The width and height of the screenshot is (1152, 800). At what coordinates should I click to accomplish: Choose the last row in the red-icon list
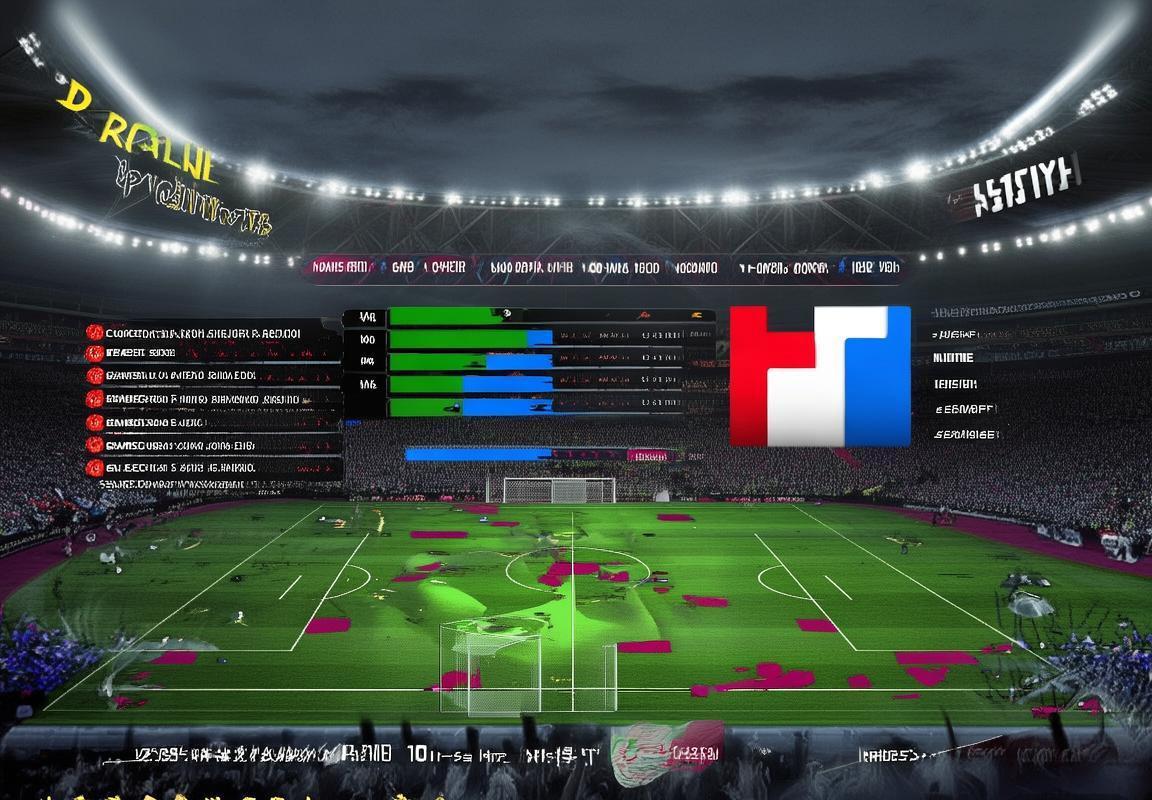click(200, 467)
